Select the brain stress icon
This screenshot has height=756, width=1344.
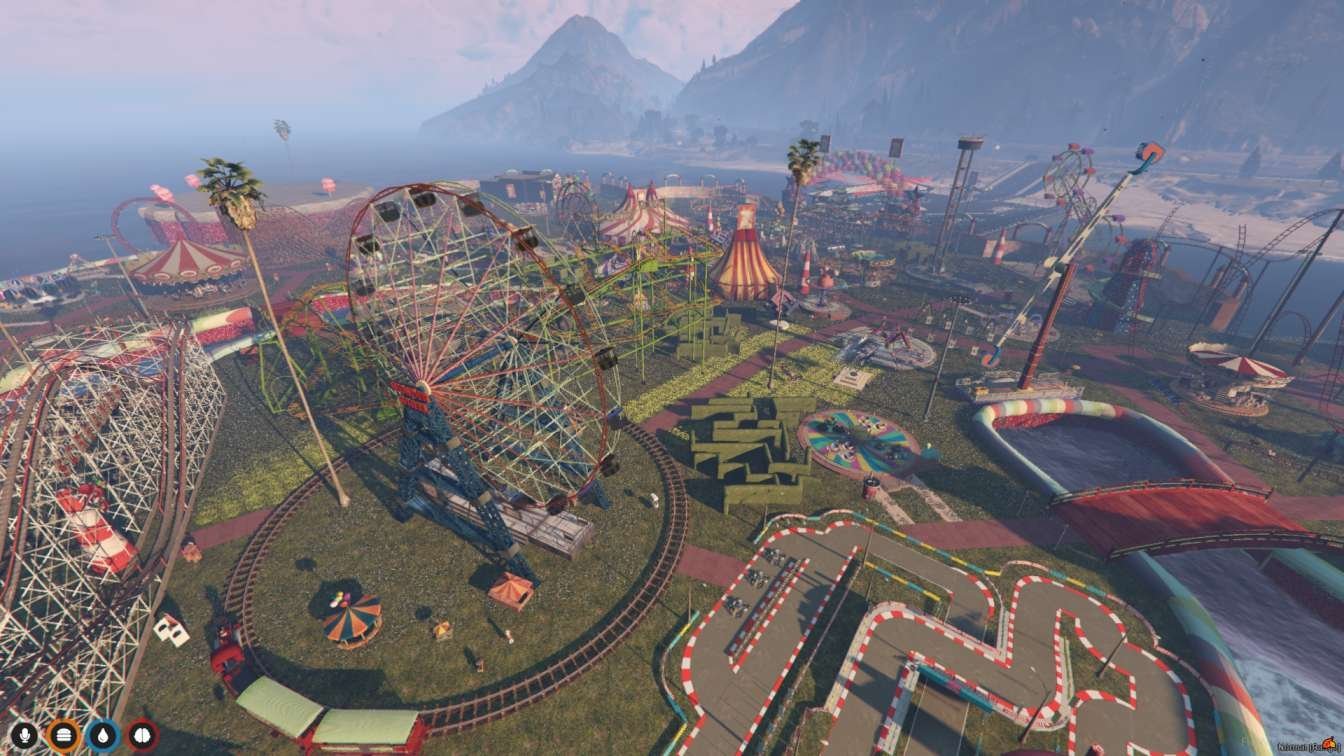142,735
